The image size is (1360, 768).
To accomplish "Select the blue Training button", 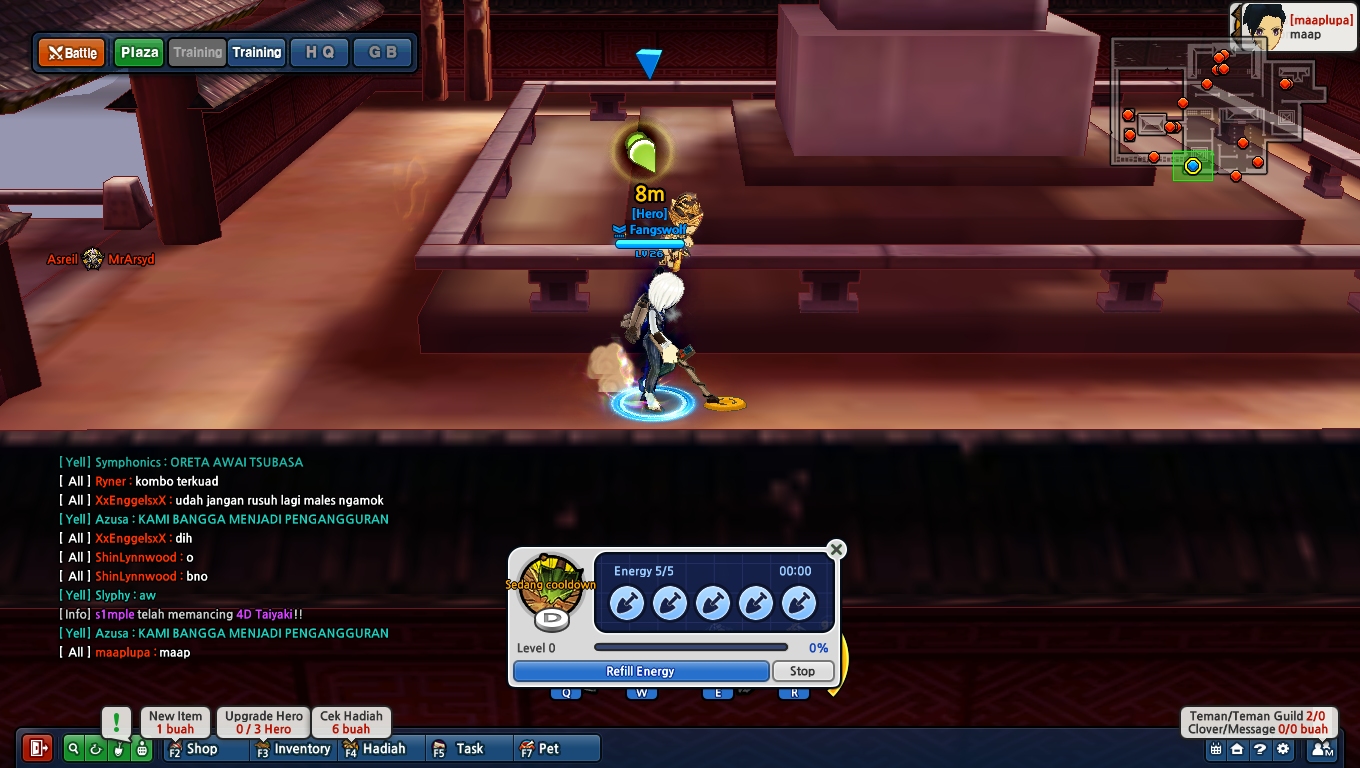I will [257, 53].
